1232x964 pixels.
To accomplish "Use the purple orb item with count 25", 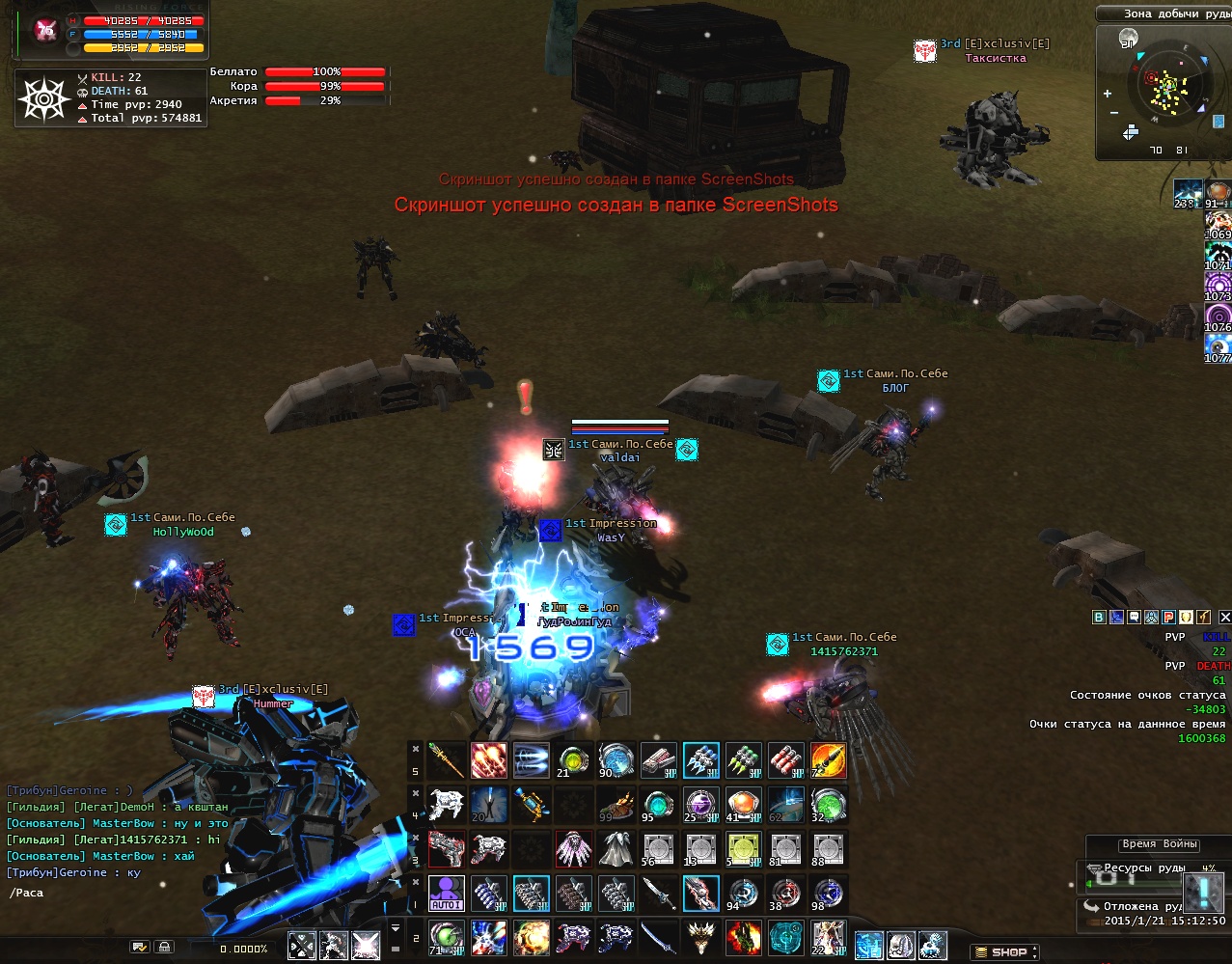I will click(700, 805).
